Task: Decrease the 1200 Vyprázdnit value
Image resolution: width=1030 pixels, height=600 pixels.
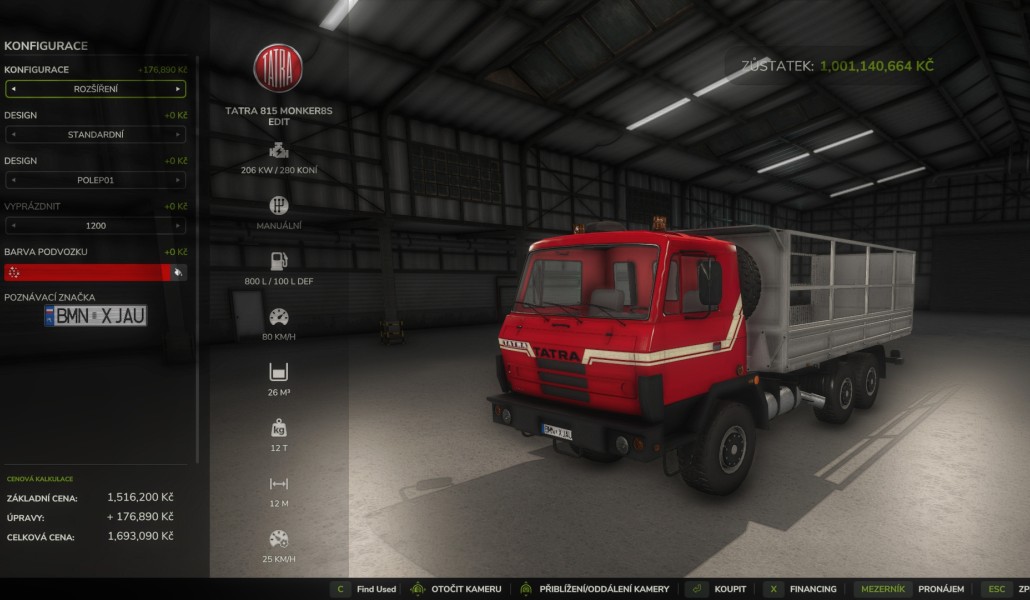Action: pos(13,226)
